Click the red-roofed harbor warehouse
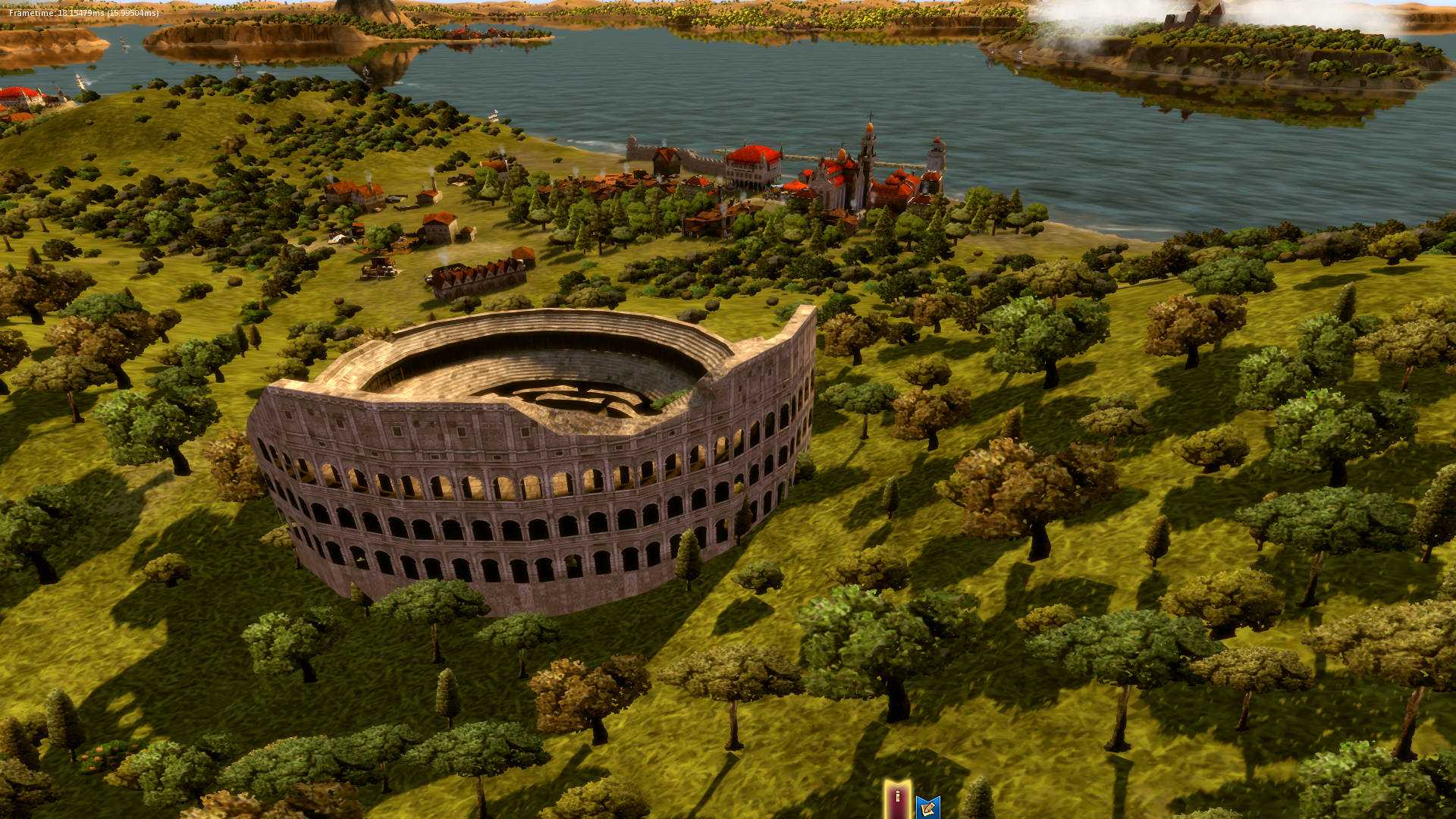The width and height of the screenshot is (1456, 819). tap(753, 161)
